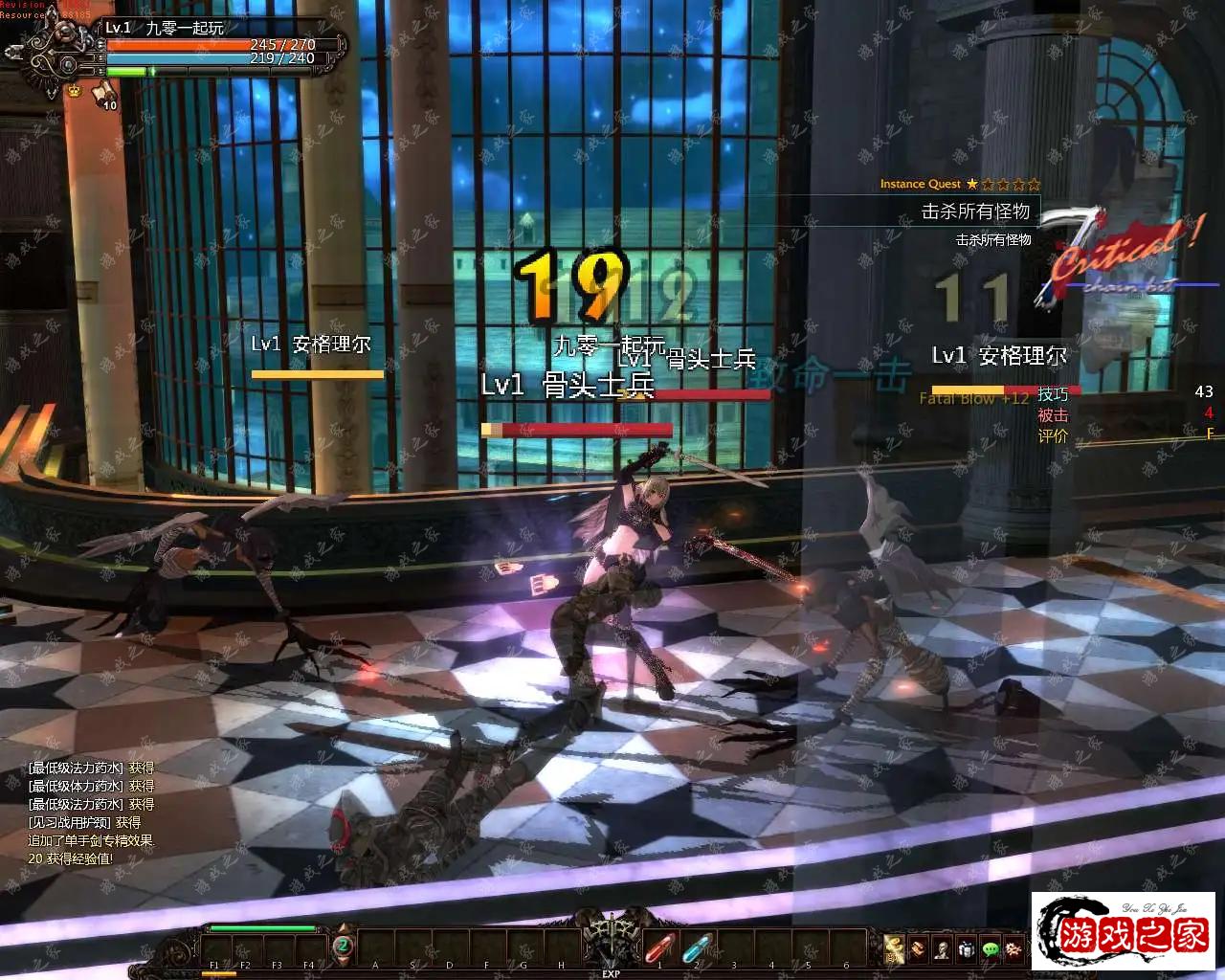Open the character figure menu icon
The image size is (1225, 980).
point(942,948)
